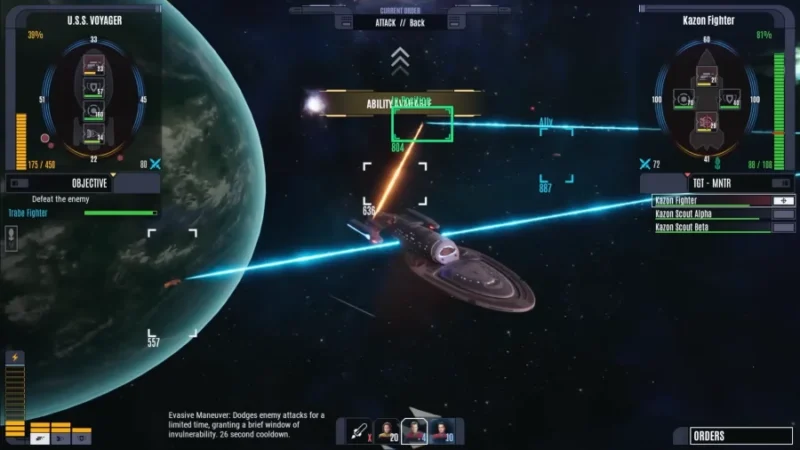Click the torpedo weapon ability icon
The height and width of the screenshot is (450, 800).
(358, 431)
